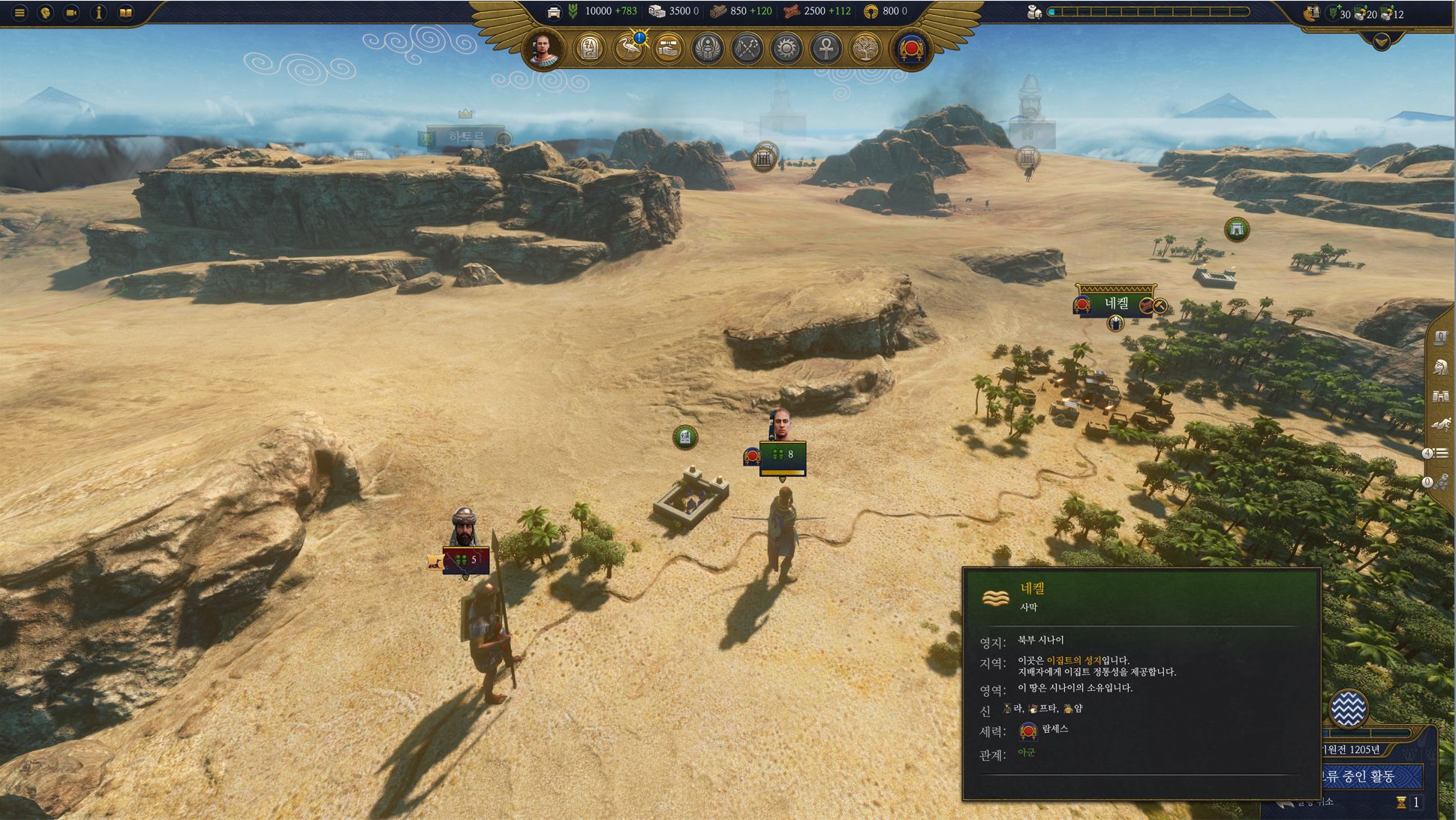Click the red sun faction emblem
The width and height of the screenshot is (1456, 820).
(x=911, y=50)
